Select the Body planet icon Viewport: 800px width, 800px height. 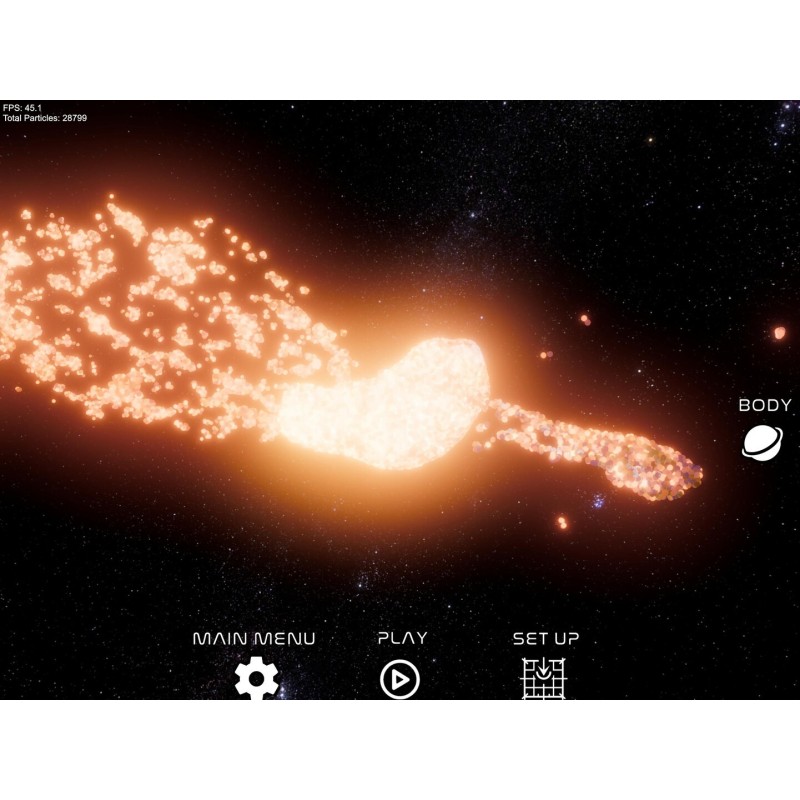tap(763, 442)
